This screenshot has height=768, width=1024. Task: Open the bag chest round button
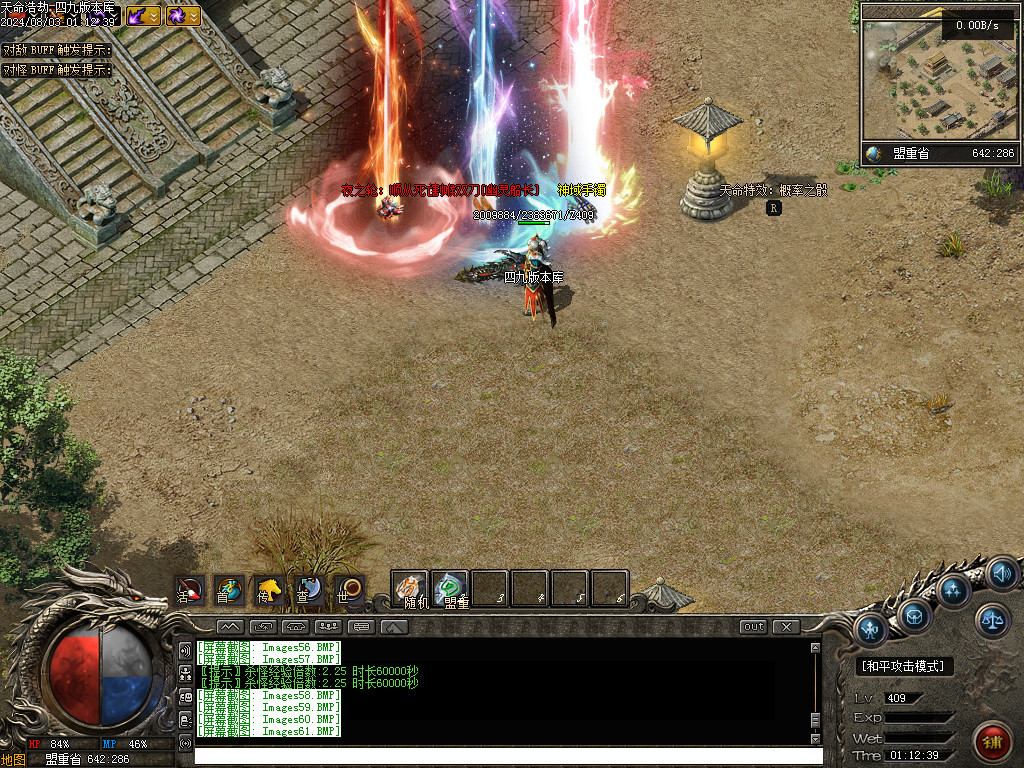[915, 615]
